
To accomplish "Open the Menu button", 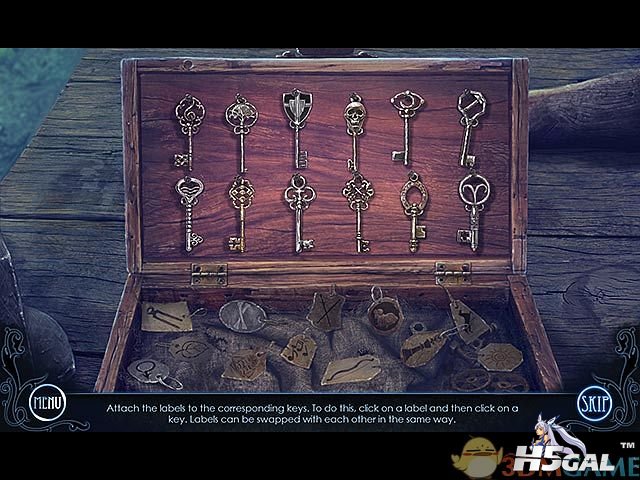I will point(47,404).
